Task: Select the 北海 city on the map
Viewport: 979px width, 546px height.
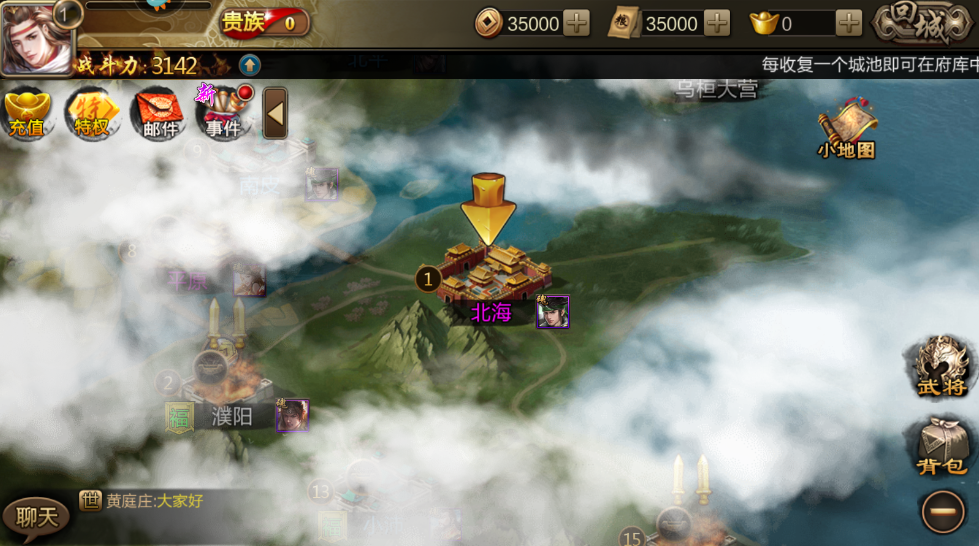Action: point(489,276)
